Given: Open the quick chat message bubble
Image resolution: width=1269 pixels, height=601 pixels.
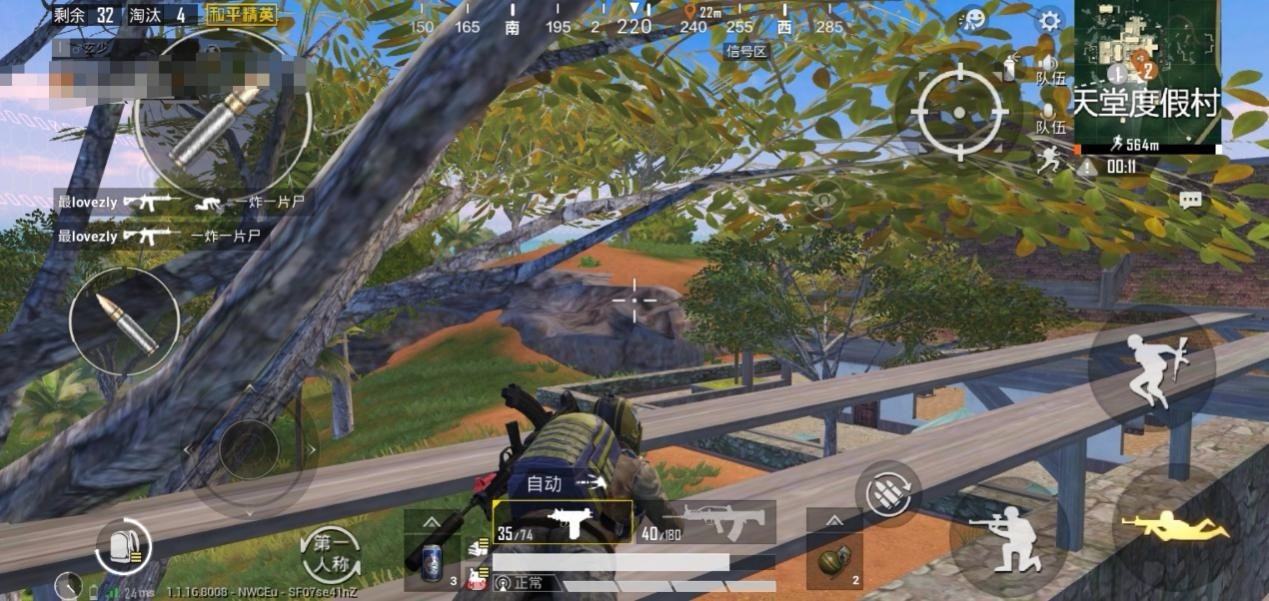Looking at the screenshot, I should 1189,200.
